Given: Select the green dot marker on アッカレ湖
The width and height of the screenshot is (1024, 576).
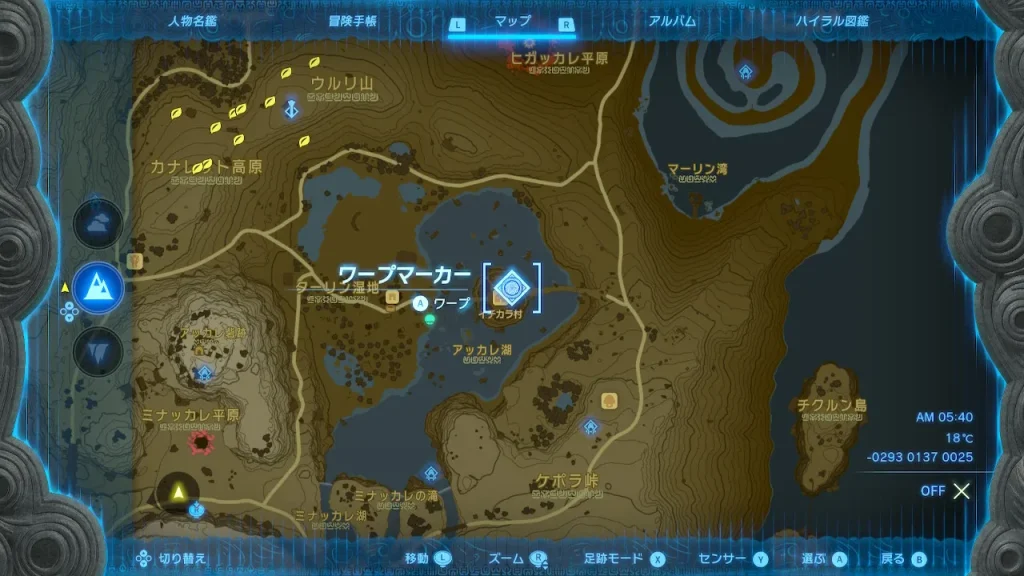Looking at the screenshot, I should click(429, 320).
